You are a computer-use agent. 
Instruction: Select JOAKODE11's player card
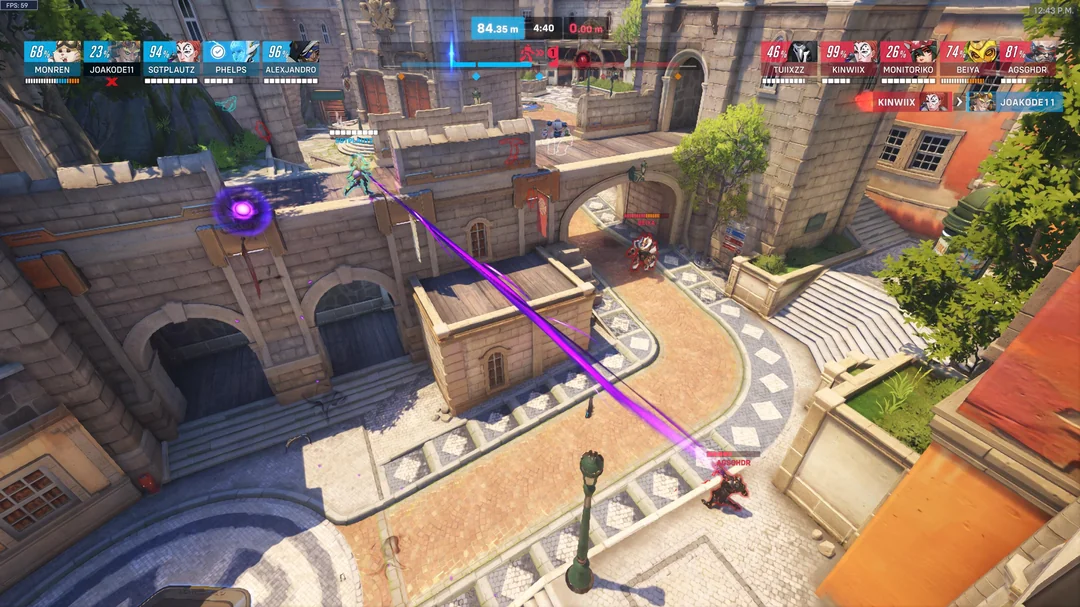(112, 59)
